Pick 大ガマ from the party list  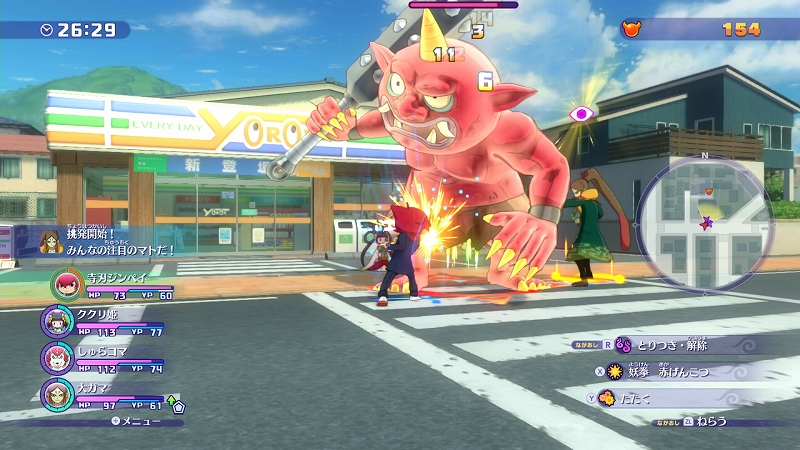click(x=55, y=393)
